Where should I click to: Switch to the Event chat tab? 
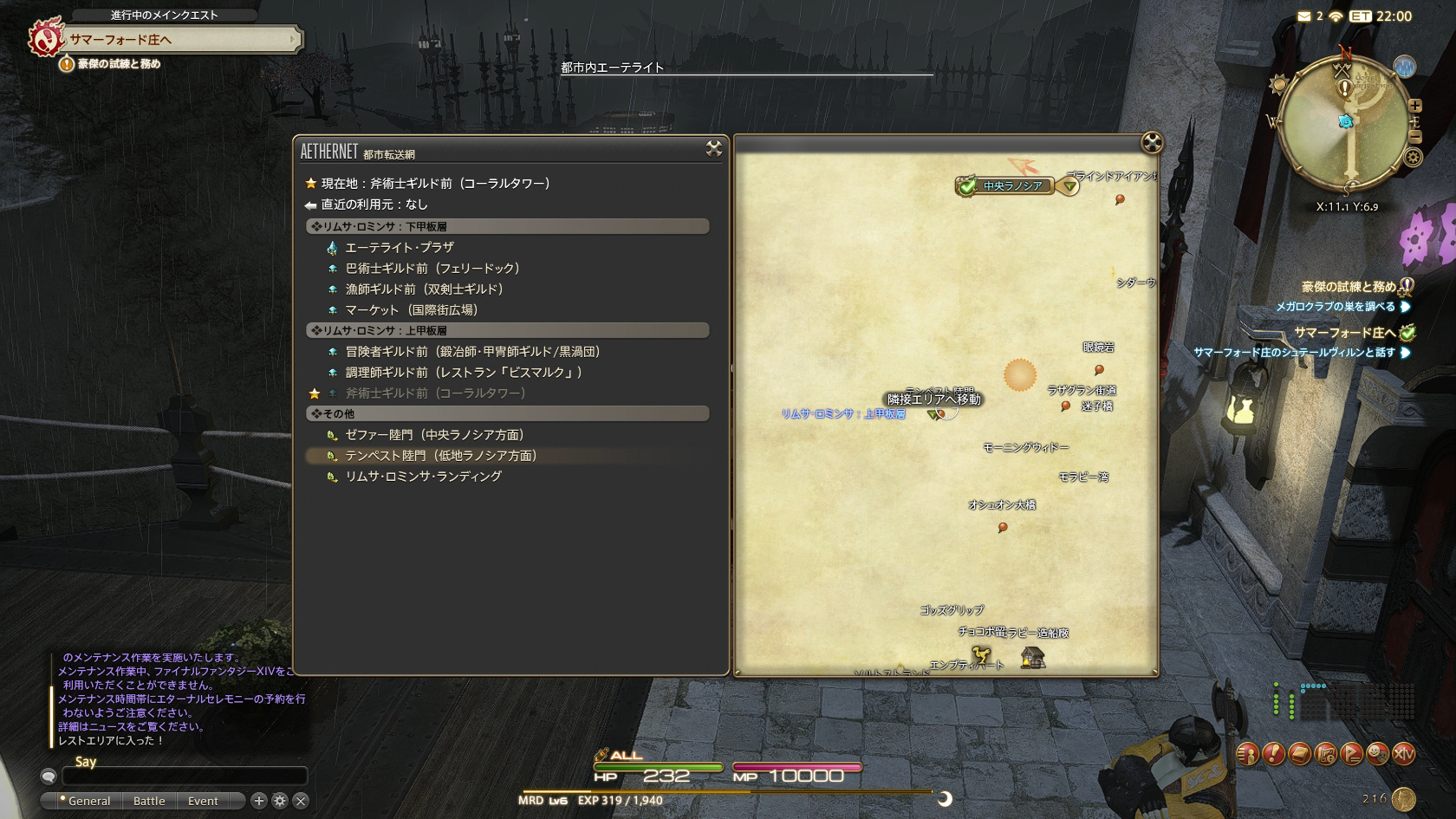(203, 801)
